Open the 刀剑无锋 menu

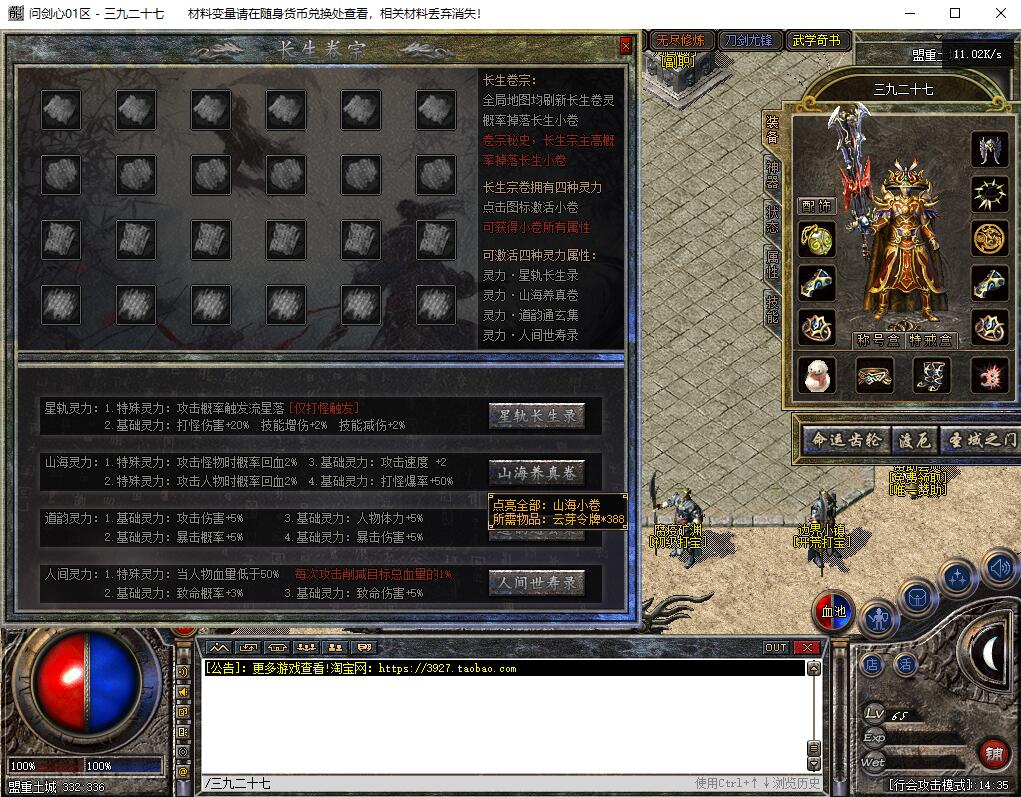click(x=748, y=41)
